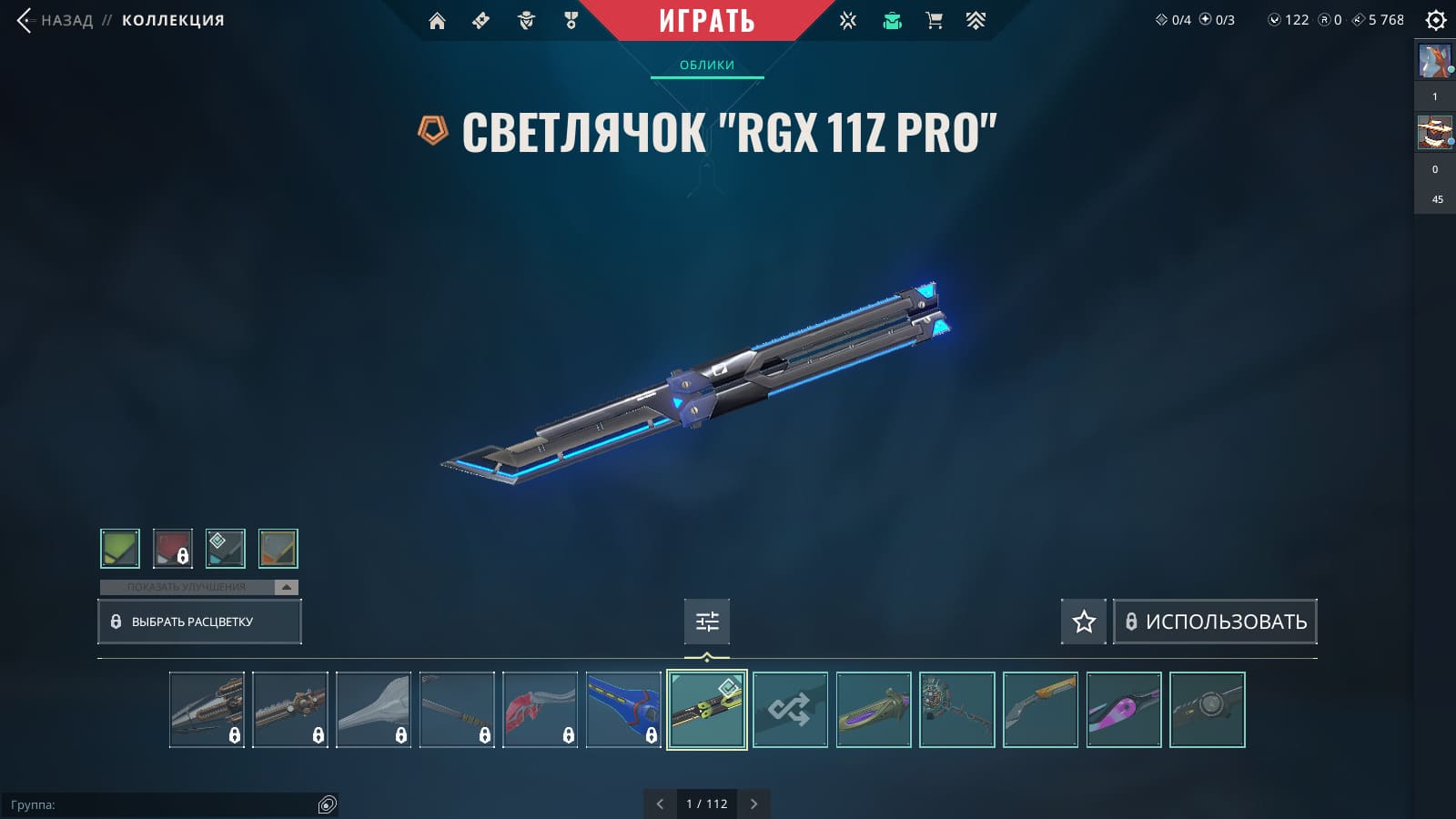Pick the orange color variant swatch
Viewport: 1456px width, 819px height.
click(x=278, y=549)
